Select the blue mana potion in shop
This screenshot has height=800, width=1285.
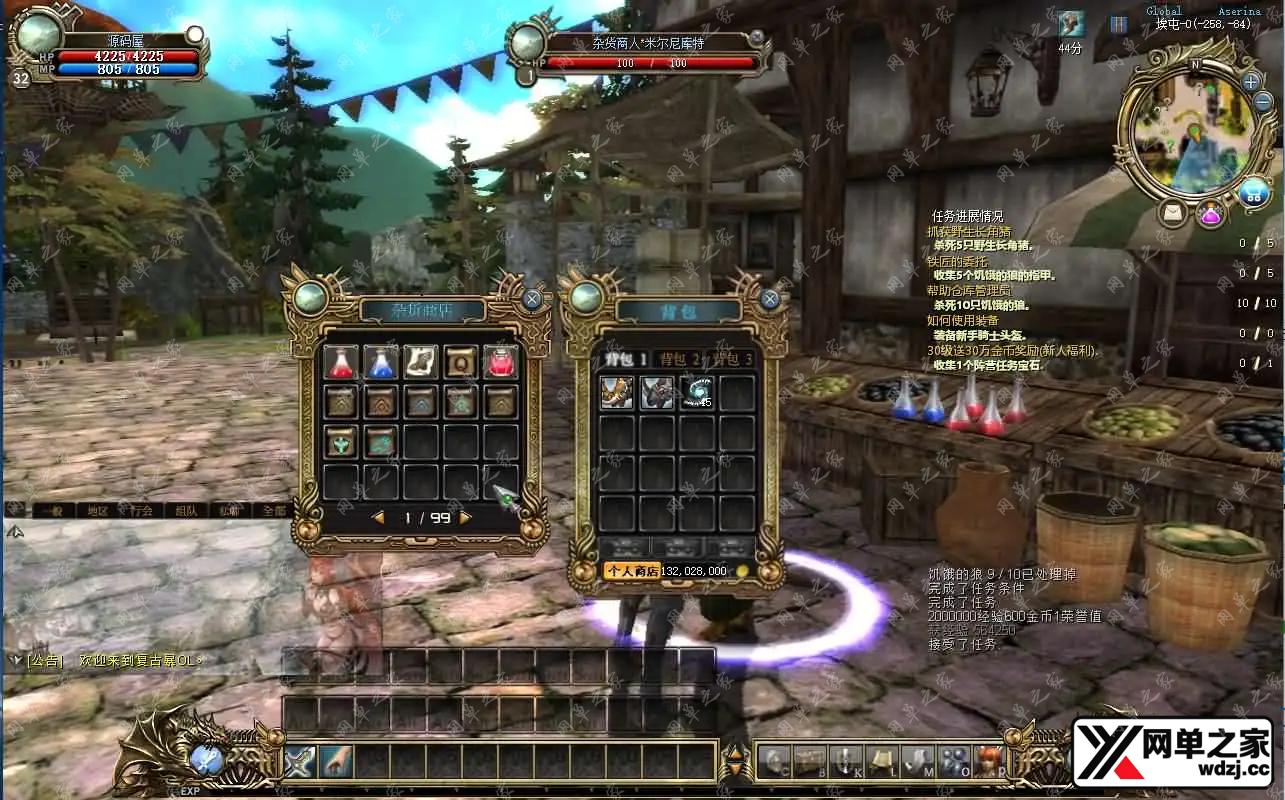(381, 362)
